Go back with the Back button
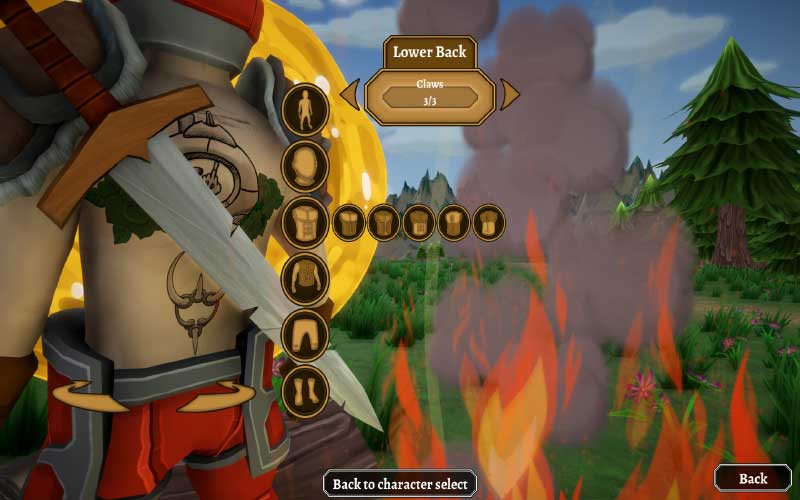Image resolution: width=800 pixels, height=500 pixels. pyautogui.click(x=752, y=478)
